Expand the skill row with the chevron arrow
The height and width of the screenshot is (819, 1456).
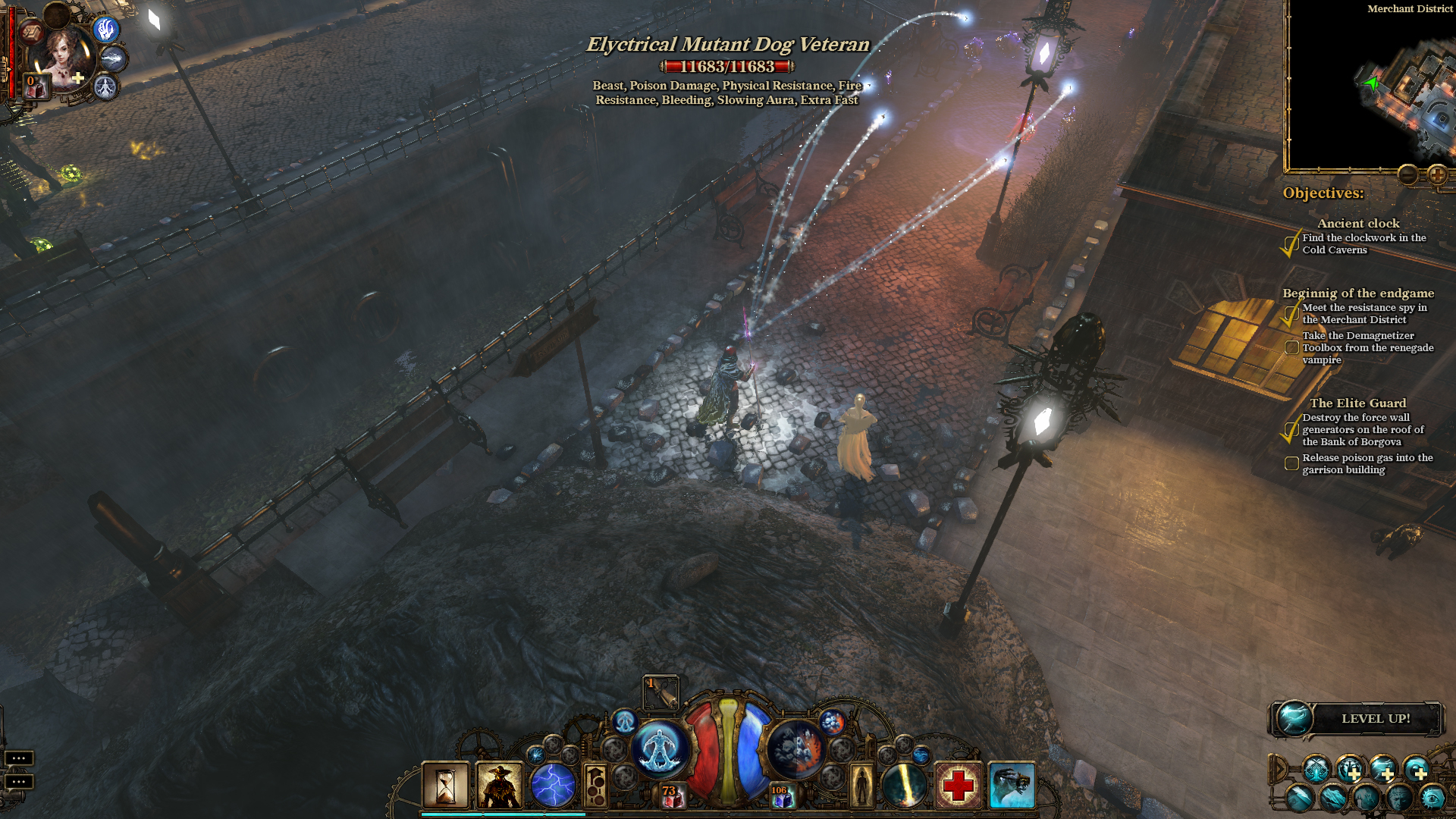(1279, 768)
